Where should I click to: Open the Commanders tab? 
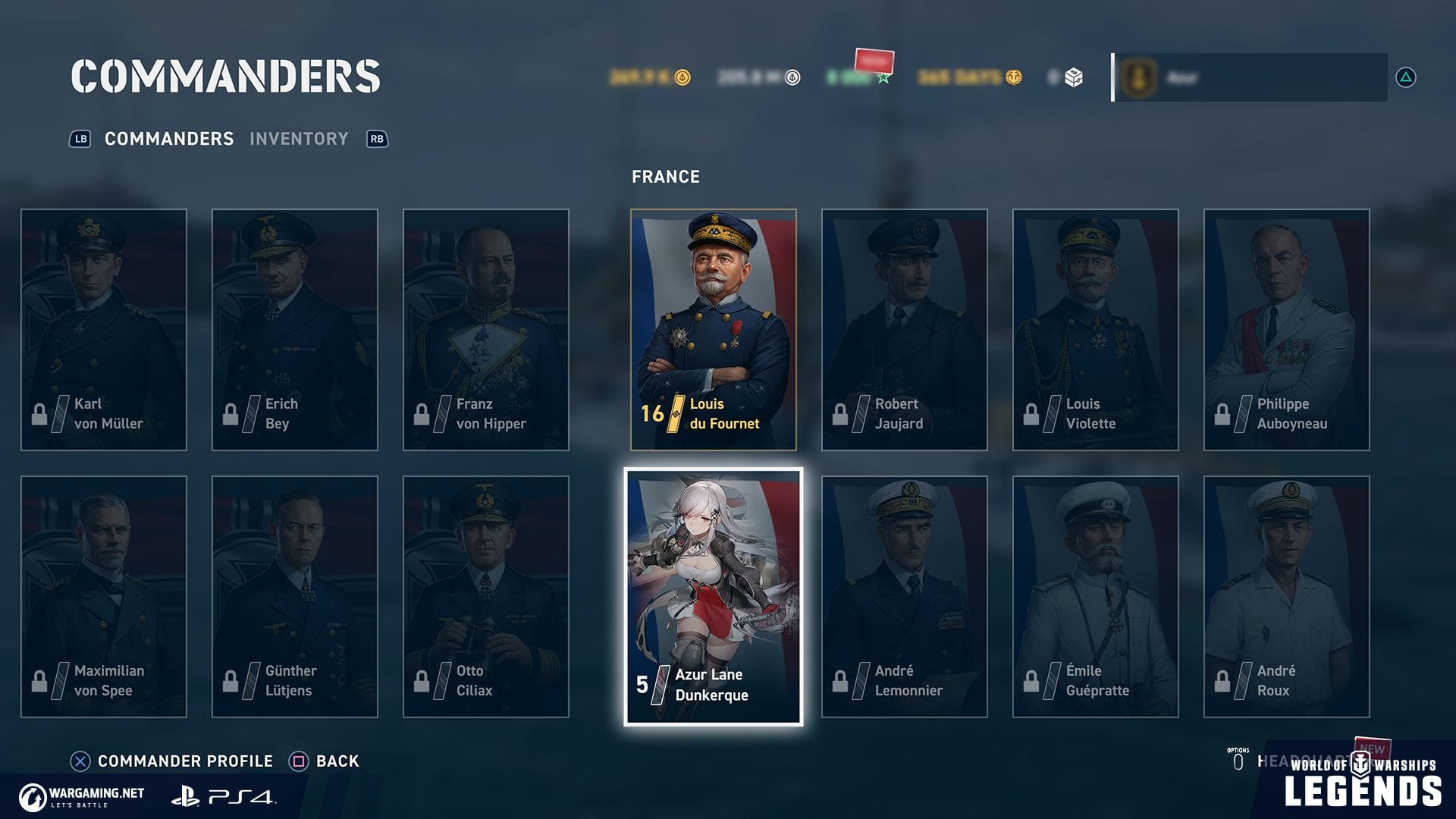tap(168, 139)
